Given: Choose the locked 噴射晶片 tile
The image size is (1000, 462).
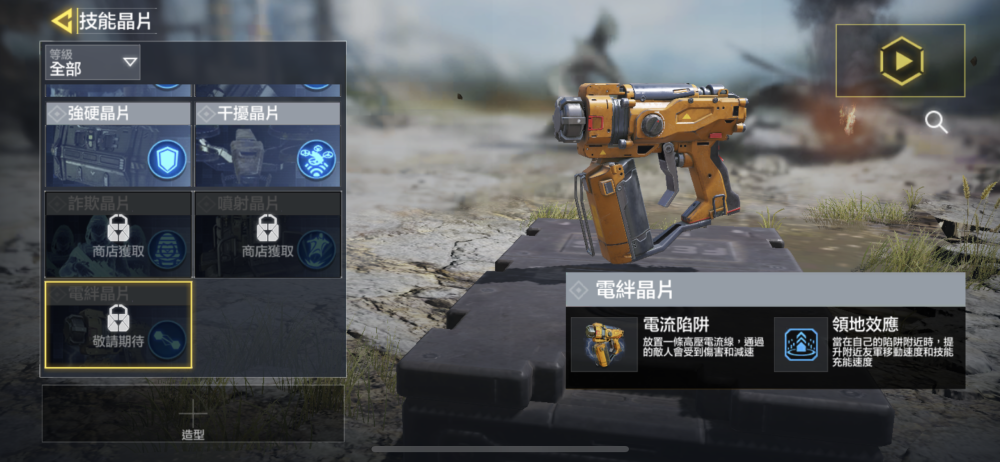Looking at the screenshot, I should click(x=267, y=235).
